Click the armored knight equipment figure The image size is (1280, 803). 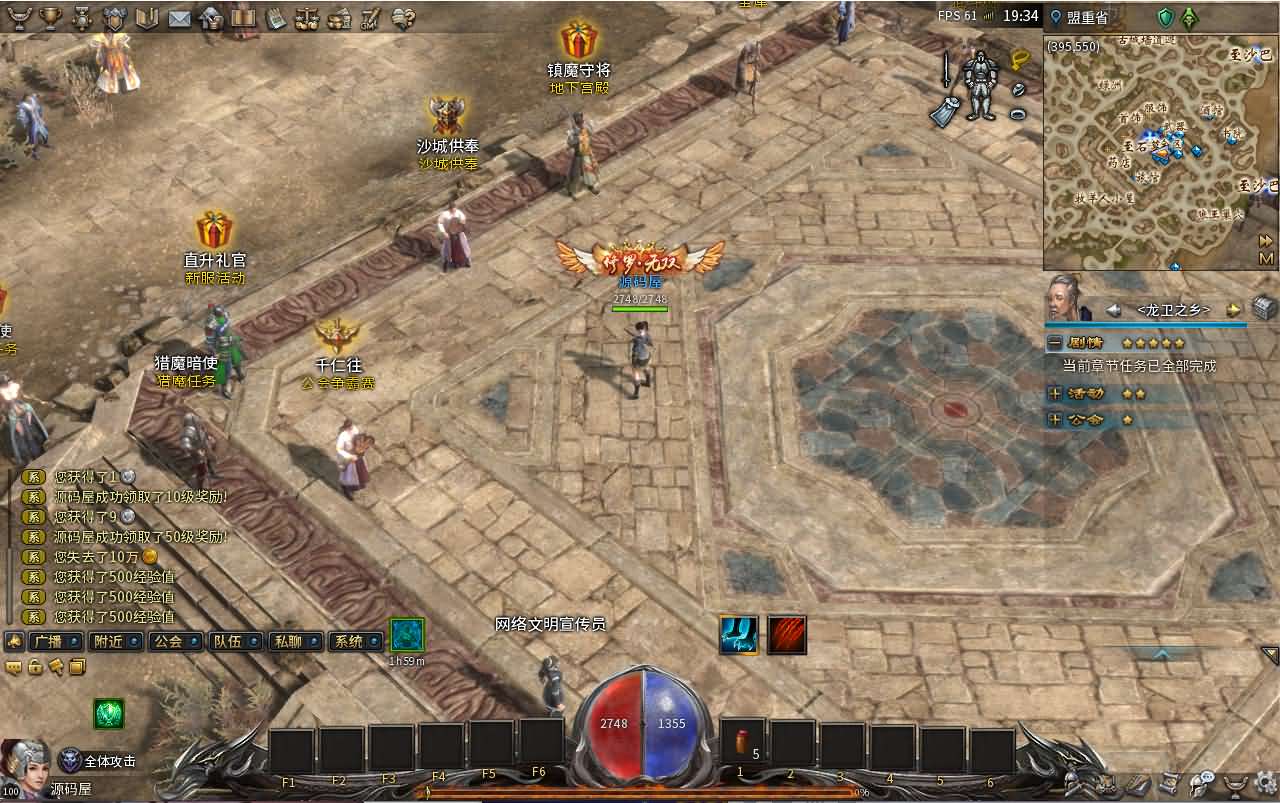(979, 84)
